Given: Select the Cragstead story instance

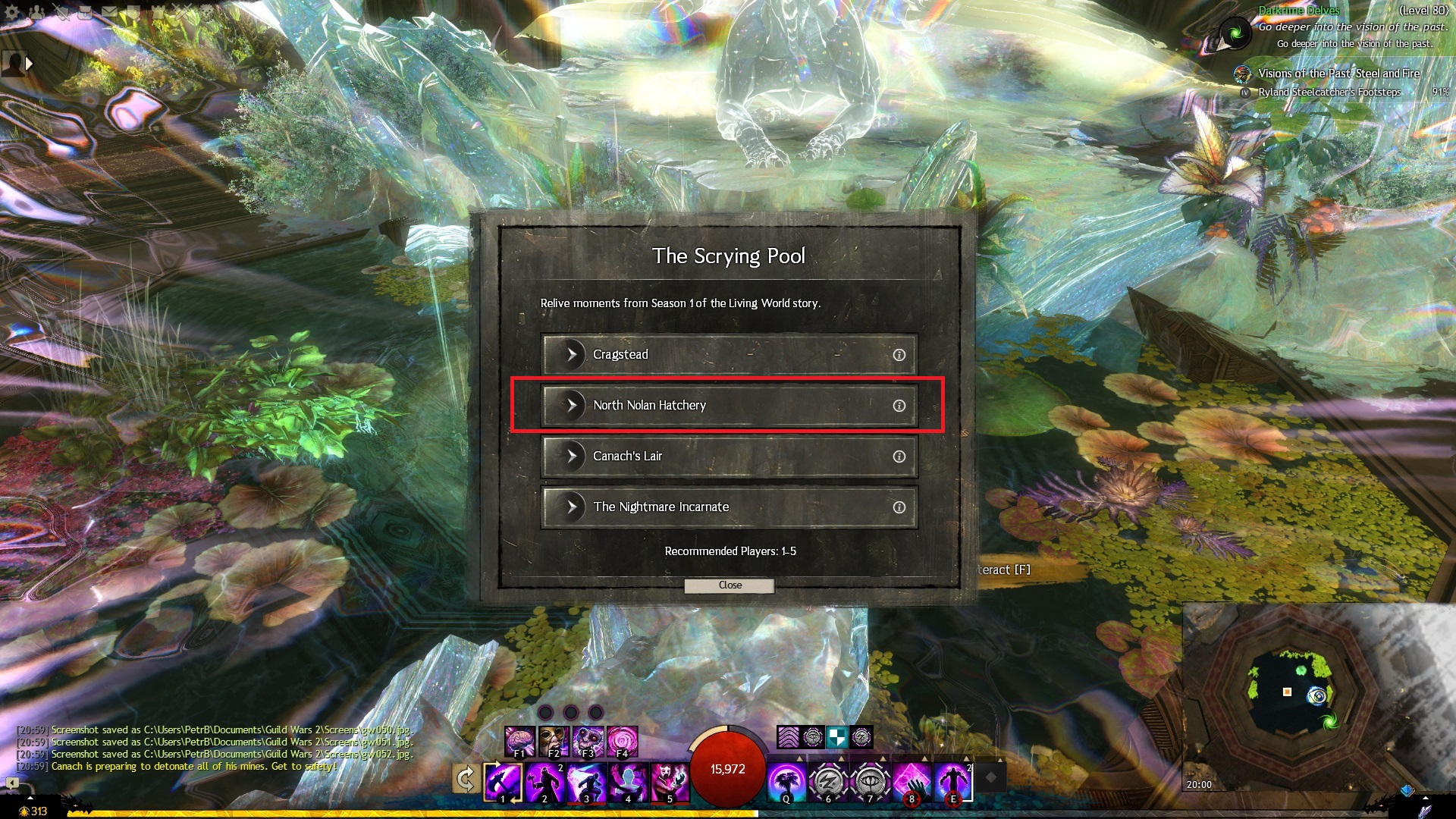Looking at the screenshot, I should 728,354.
